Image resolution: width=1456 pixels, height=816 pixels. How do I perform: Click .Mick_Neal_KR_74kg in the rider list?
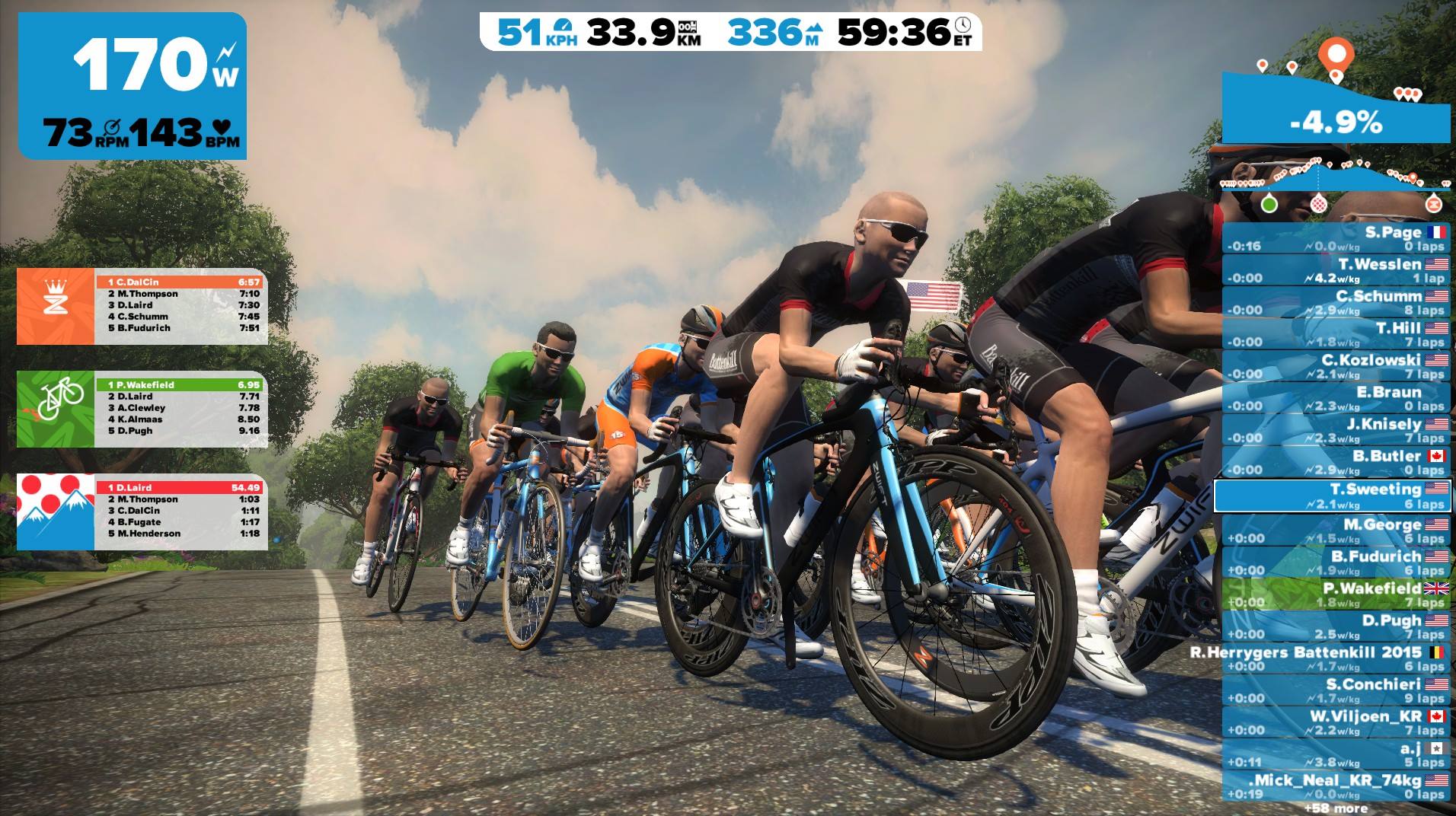1336,786
